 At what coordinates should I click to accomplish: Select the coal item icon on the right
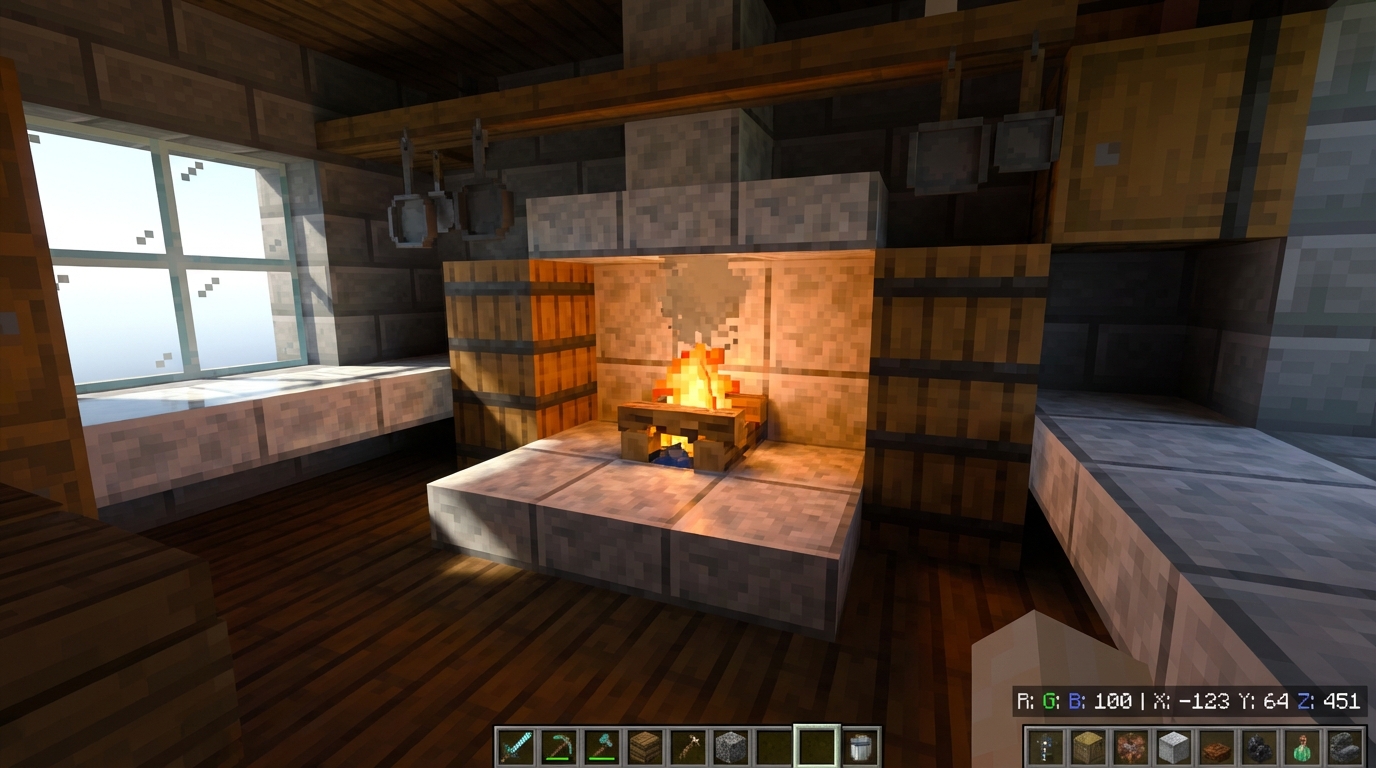tap(1260, 745)
